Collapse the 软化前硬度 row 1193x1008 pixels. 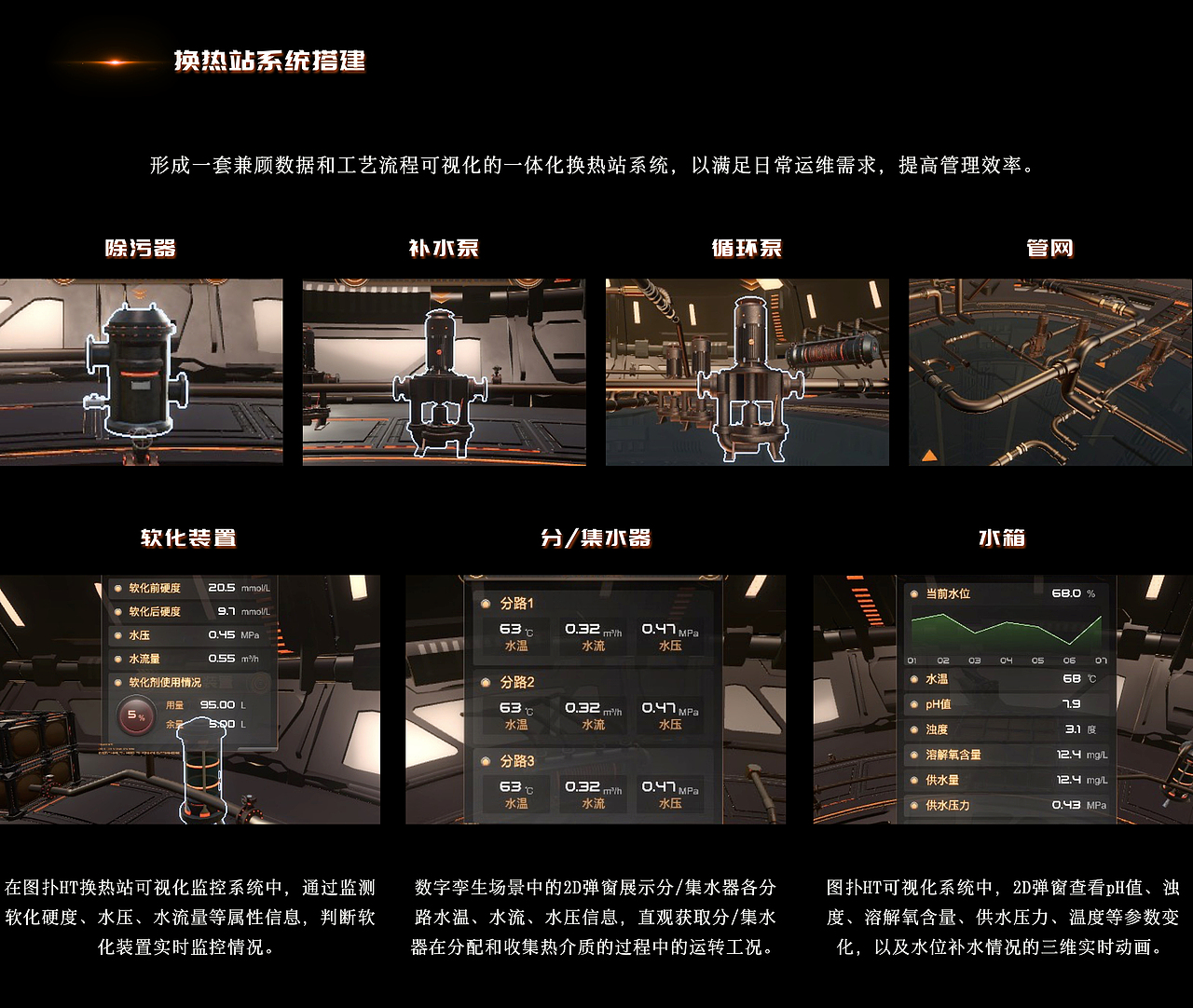click(x=118, y=589)
